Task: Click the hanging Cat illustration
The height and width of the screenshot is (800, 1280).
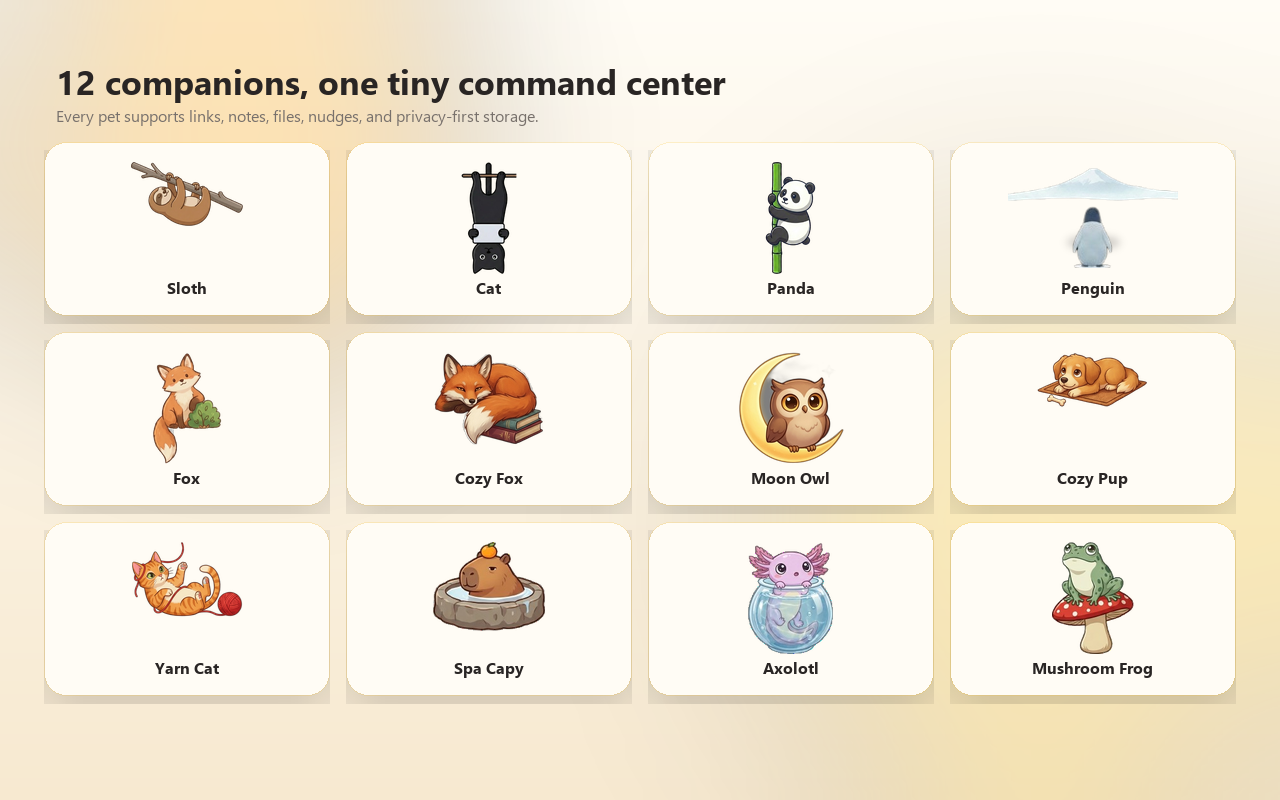Action: [x=489, y=215]
